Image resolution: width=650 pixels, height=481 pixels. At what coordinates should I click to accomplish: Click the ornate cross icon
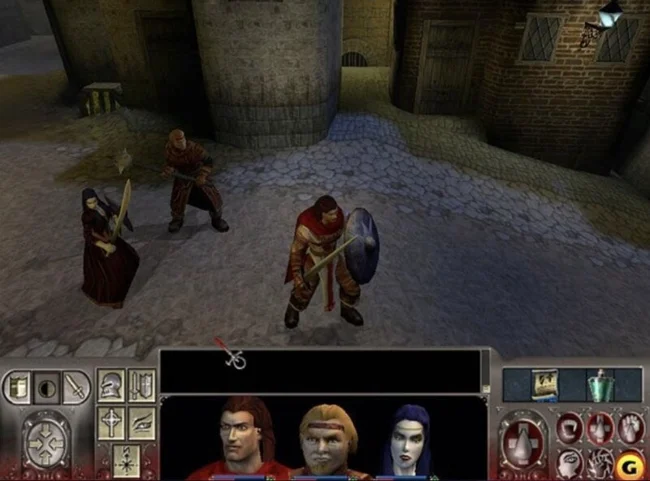click(111, 421)
